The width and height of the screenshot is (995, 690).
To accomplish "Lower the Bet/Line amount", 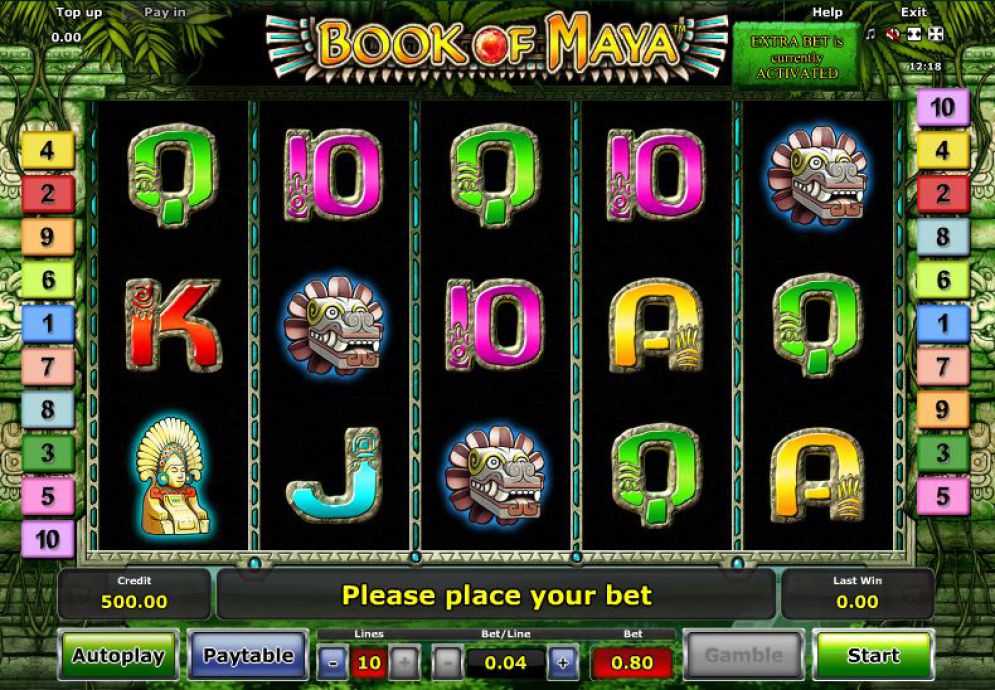I will (449, 662).
